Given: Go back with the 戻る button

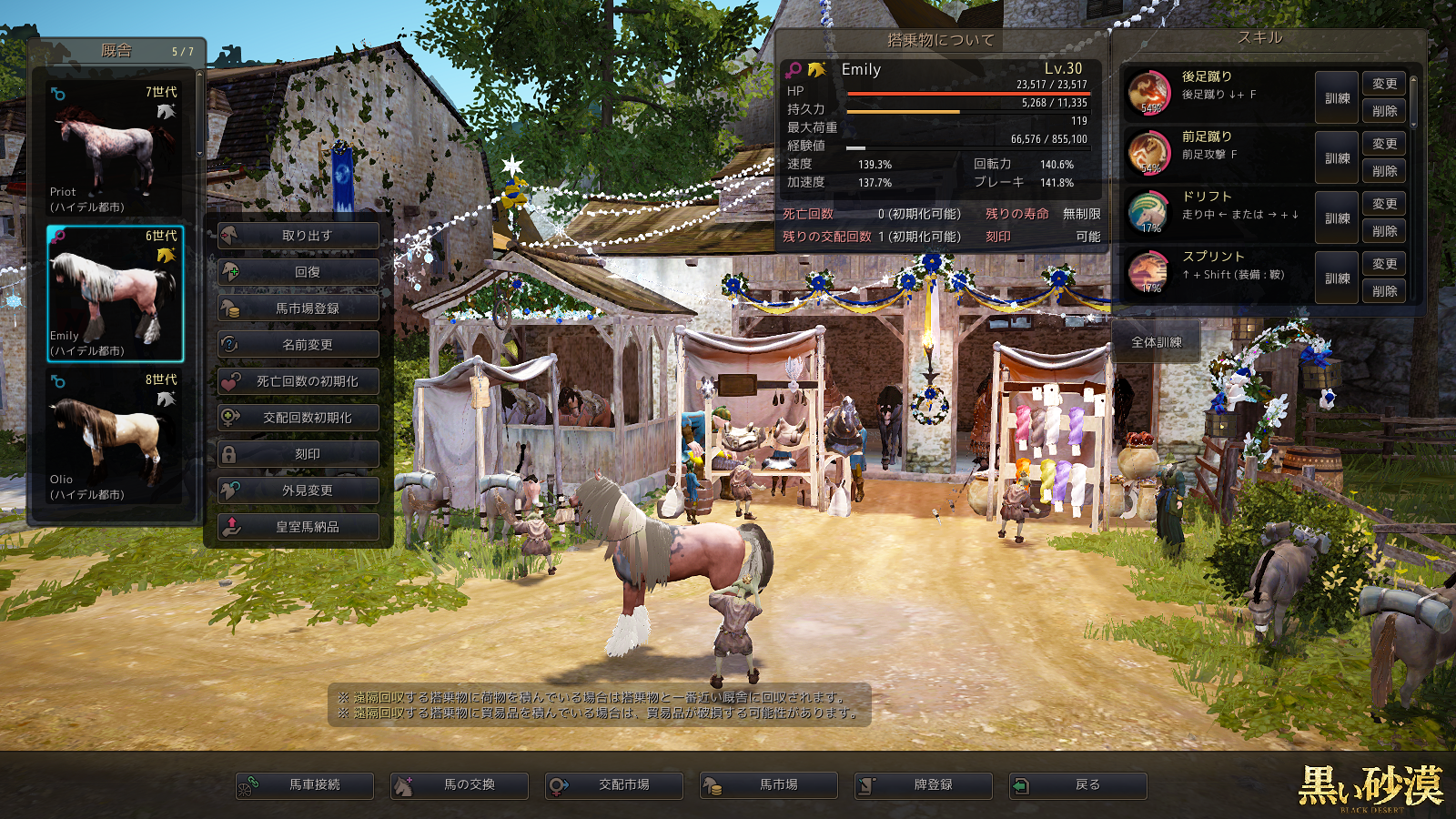Looking at the screenshot, I should pos(1078,785).
